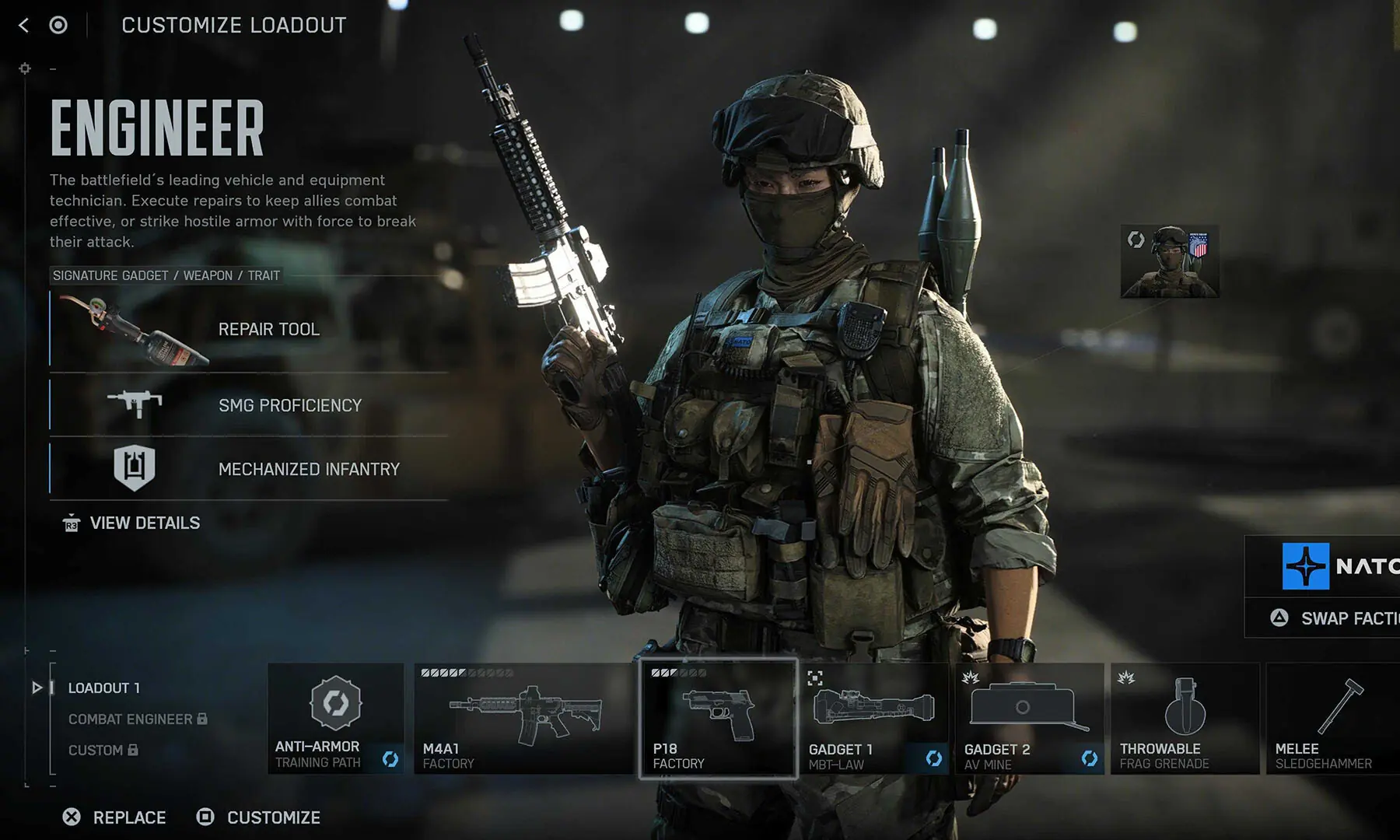Select the Mechanized Infantry trait icon

[x=135, y=468]
